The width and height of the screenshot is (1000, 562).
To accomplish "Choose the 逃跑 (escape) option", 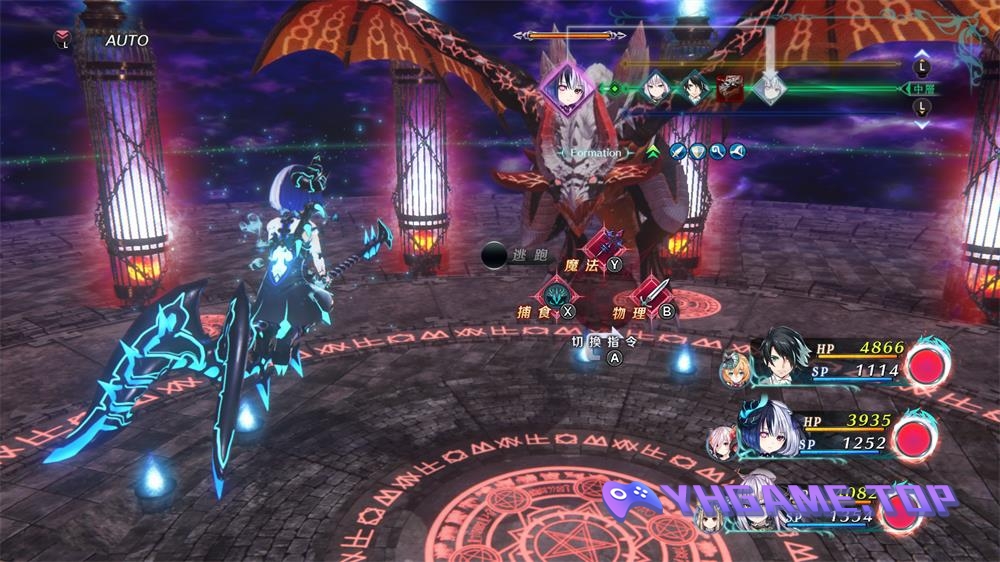I will (x=515, y=255).
